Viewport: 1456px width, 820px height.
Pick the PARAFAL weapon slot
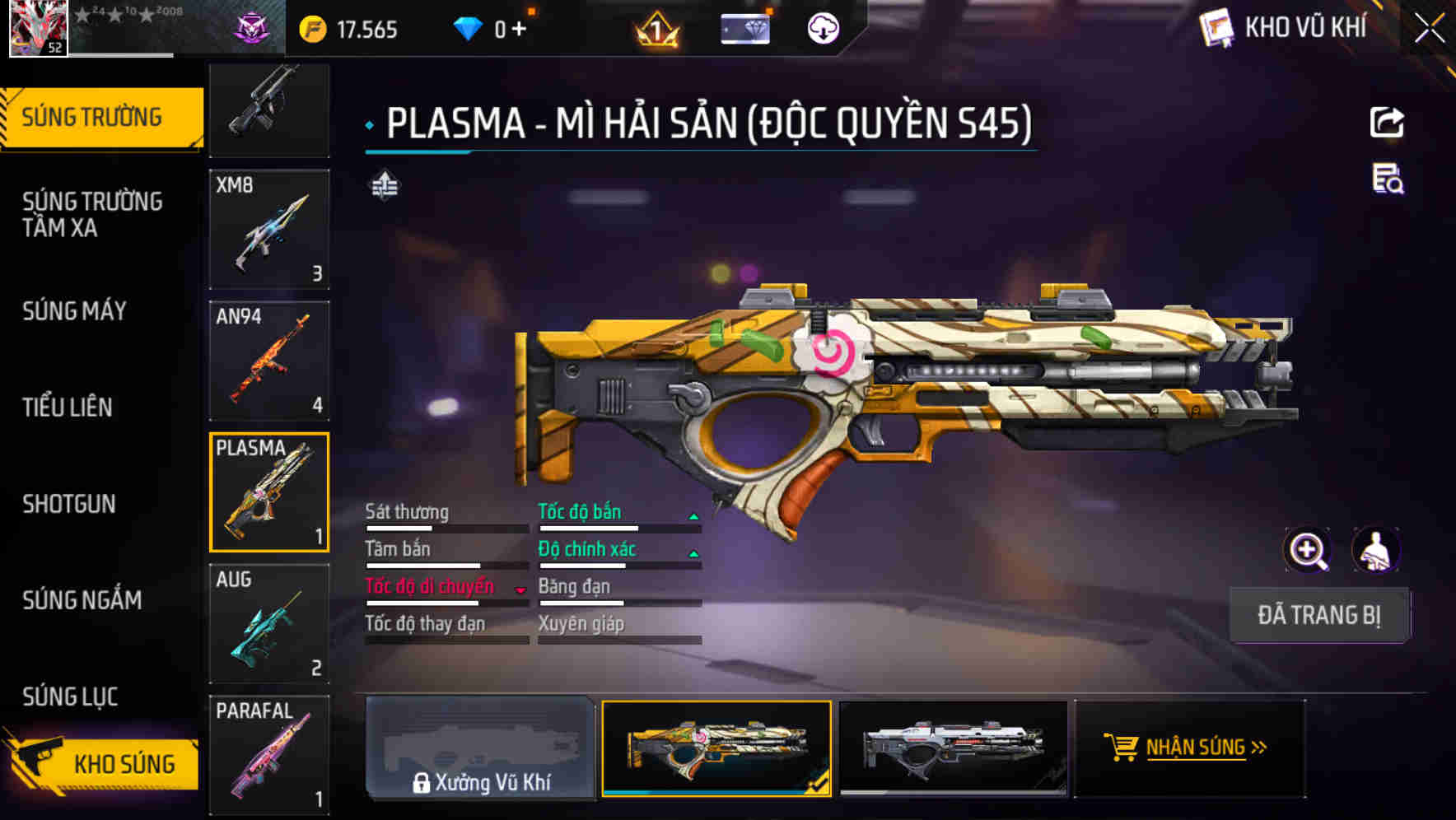click(x=269, y=754)
